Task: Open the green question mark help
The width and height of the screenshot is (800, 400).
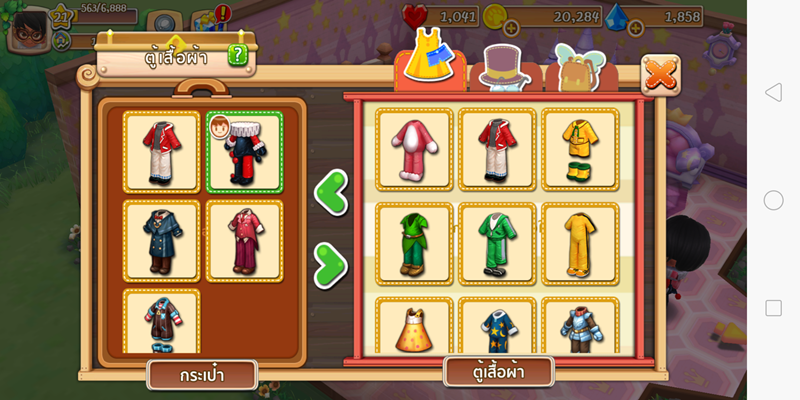Action: 237,55
